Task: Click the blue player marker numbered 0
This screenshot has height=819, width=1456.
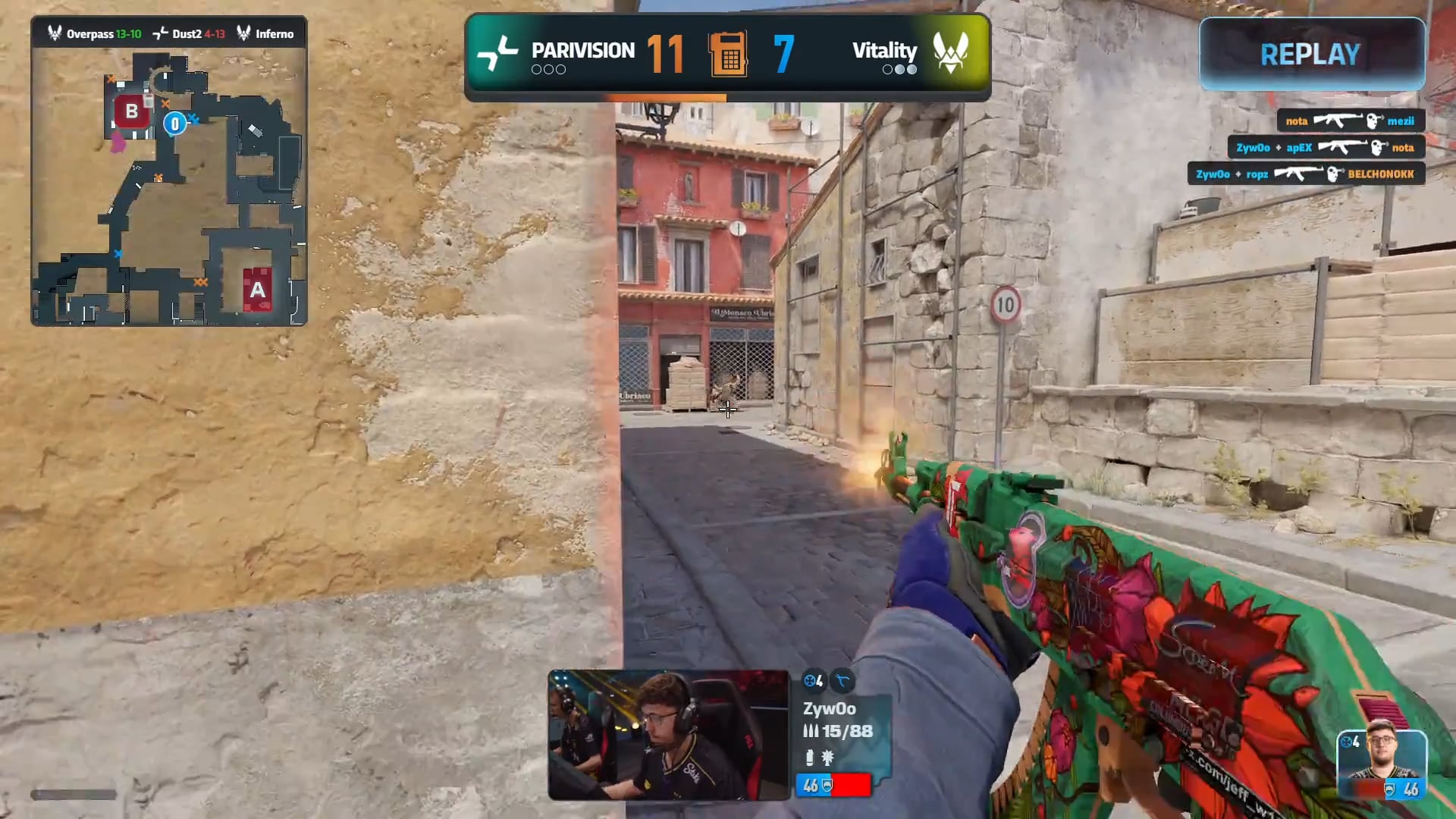Action: pos(175,124)
